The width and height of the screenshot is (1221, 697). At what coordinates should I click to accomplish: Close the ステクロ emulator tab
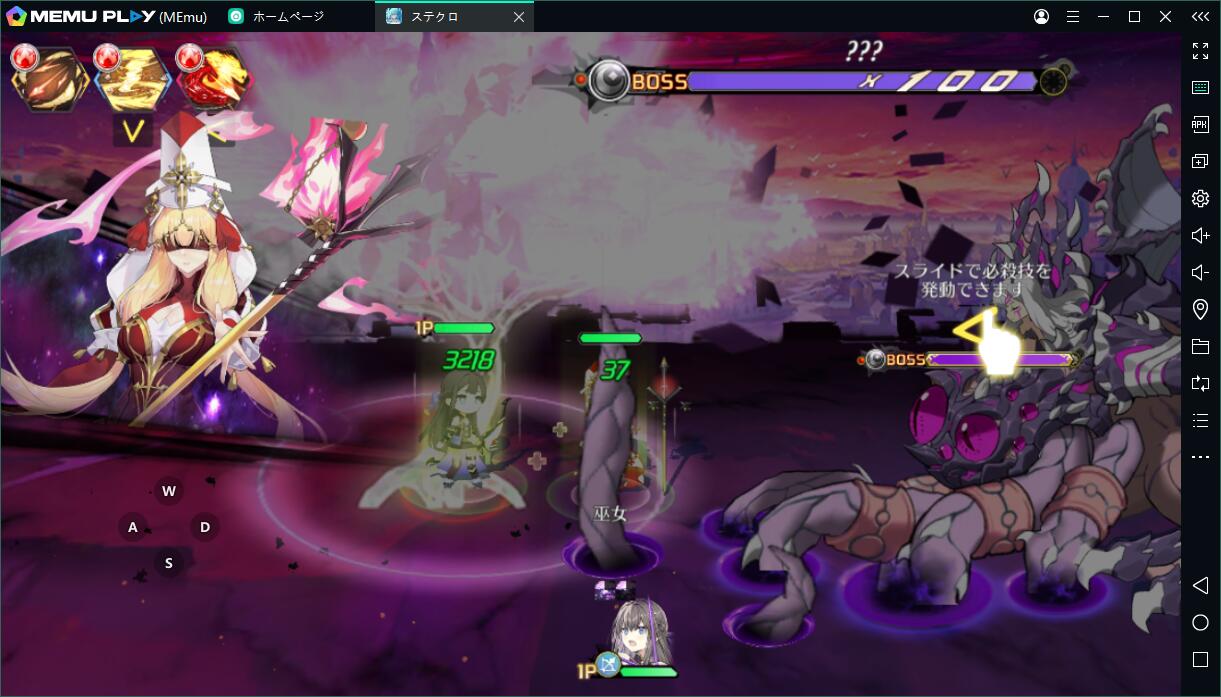(x=518, y=17)
